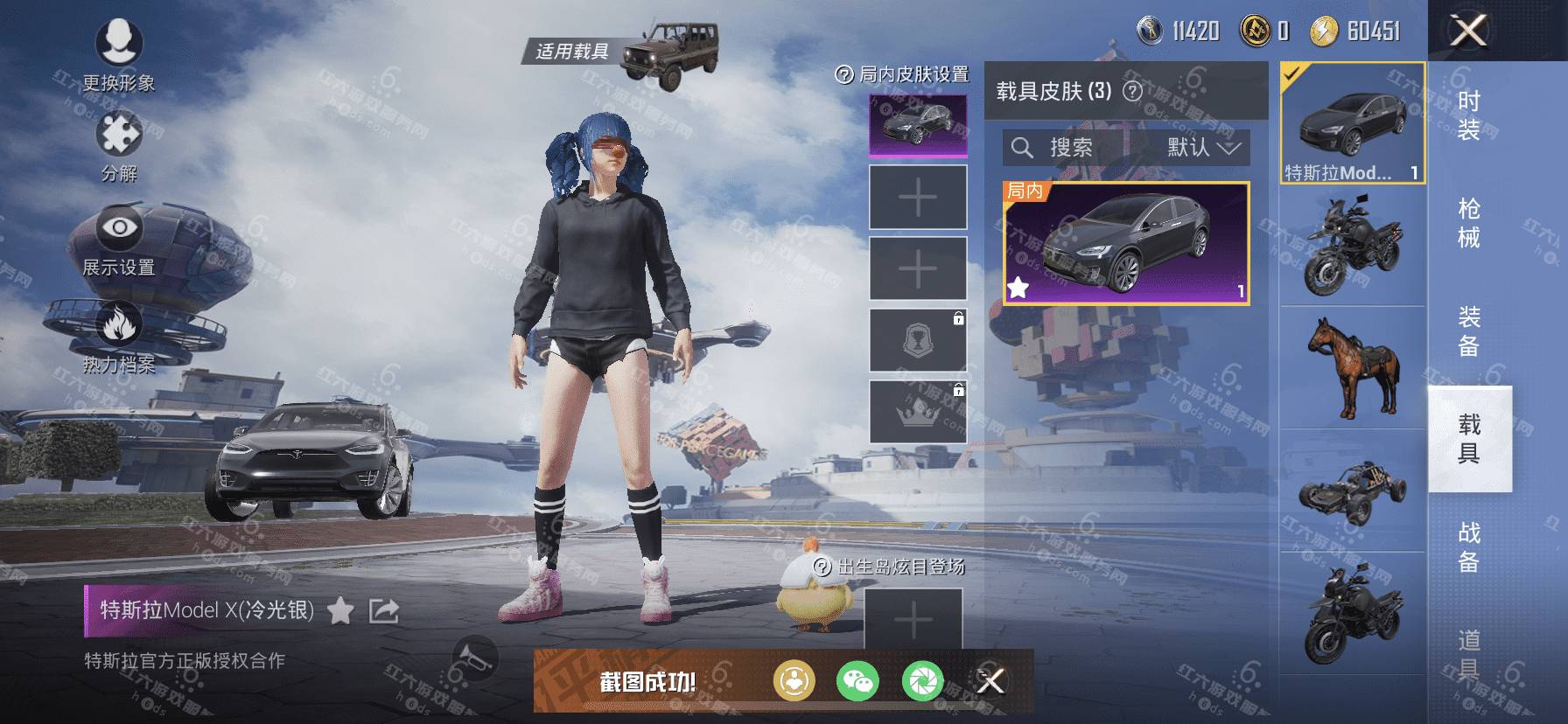
Task: Share the skin via arrow icon
Action: [383, 610]
